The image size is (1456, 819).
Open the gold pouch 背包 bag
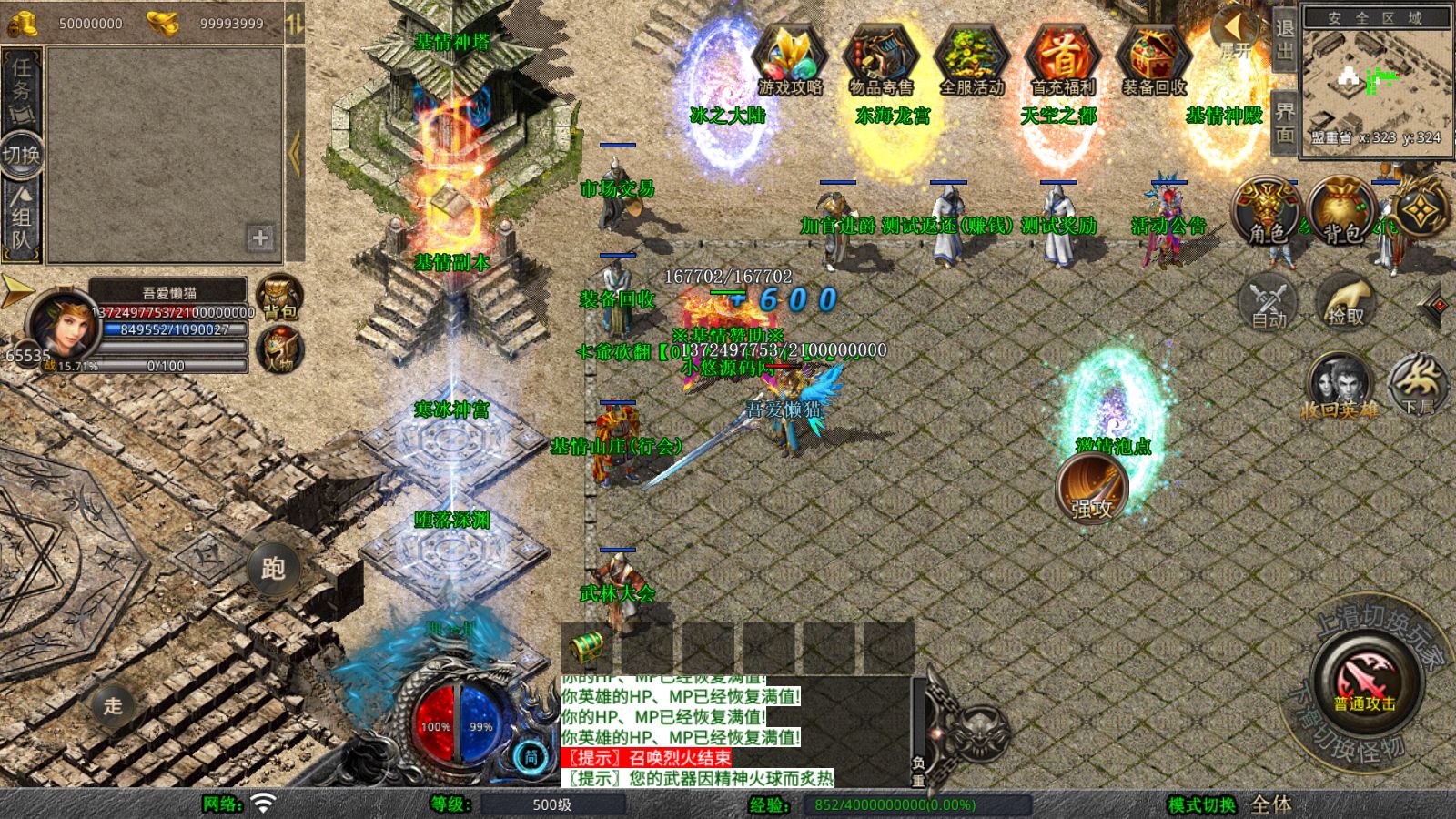pos(1341,213)
